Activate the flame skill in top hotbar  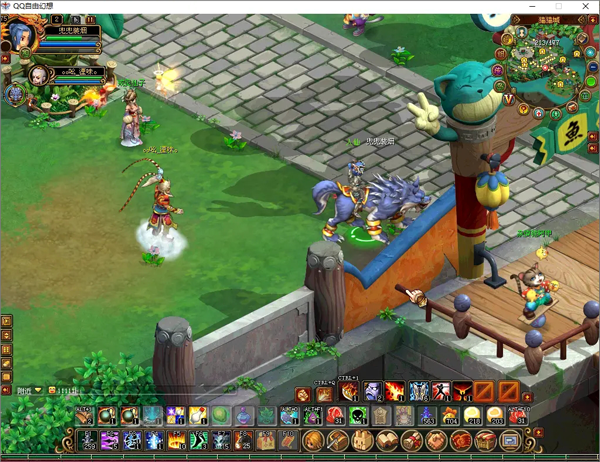394,390
